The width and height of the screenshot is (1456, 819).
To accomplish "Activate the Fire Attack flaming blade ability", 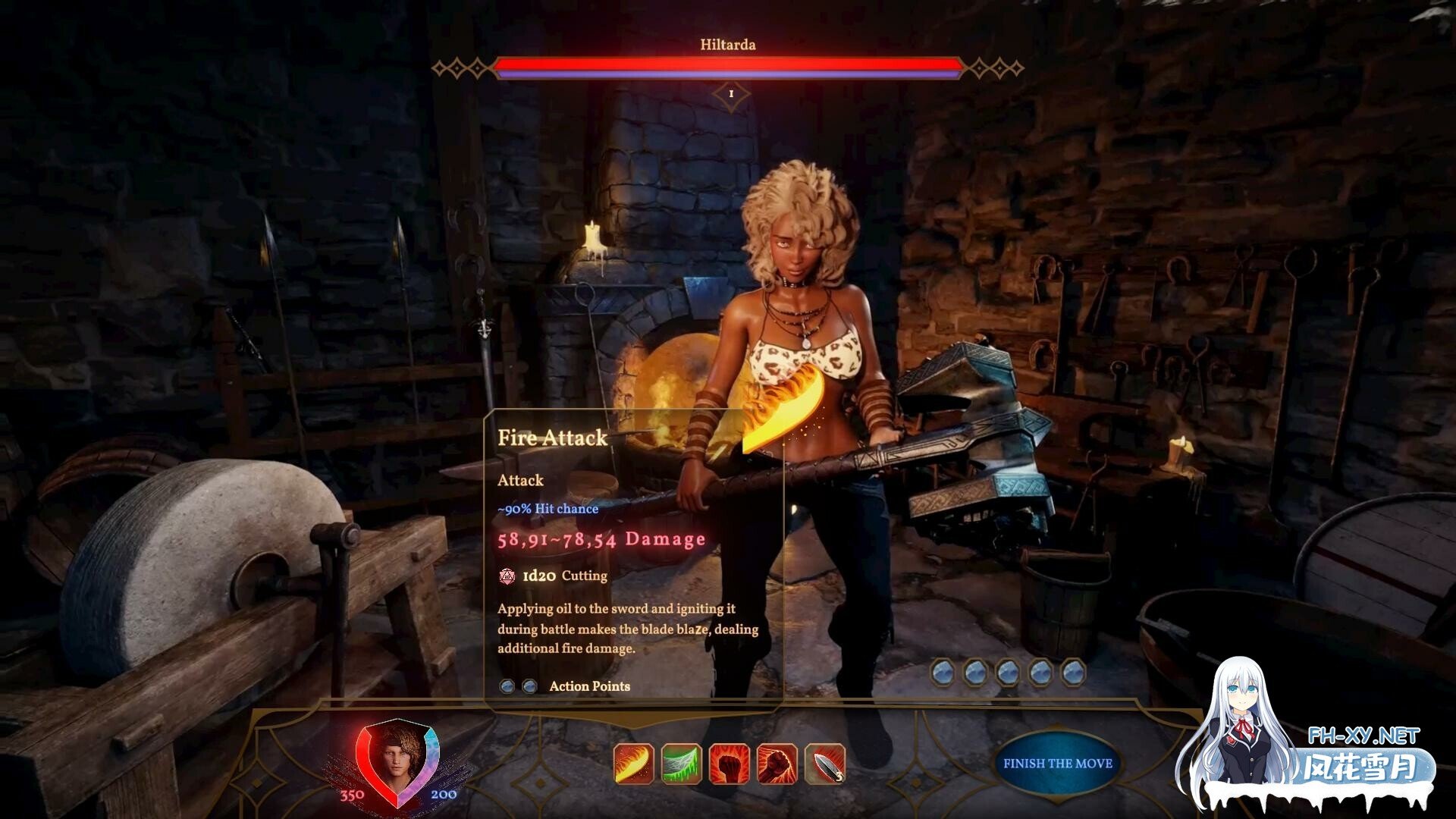I will click(634, 764).
